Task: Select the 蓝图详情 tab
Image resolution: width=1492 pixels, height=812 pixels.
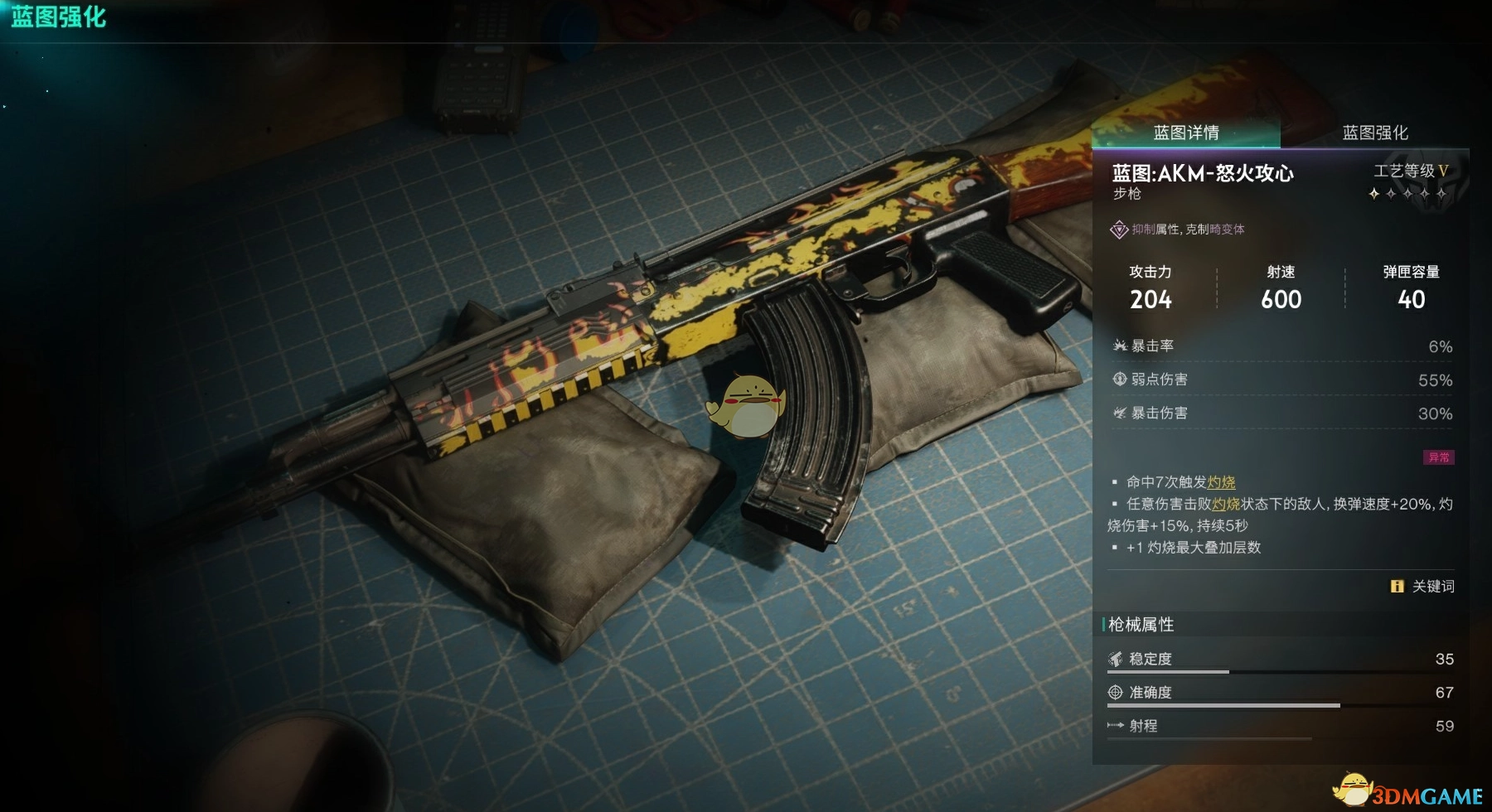Action: point(1186,133)
